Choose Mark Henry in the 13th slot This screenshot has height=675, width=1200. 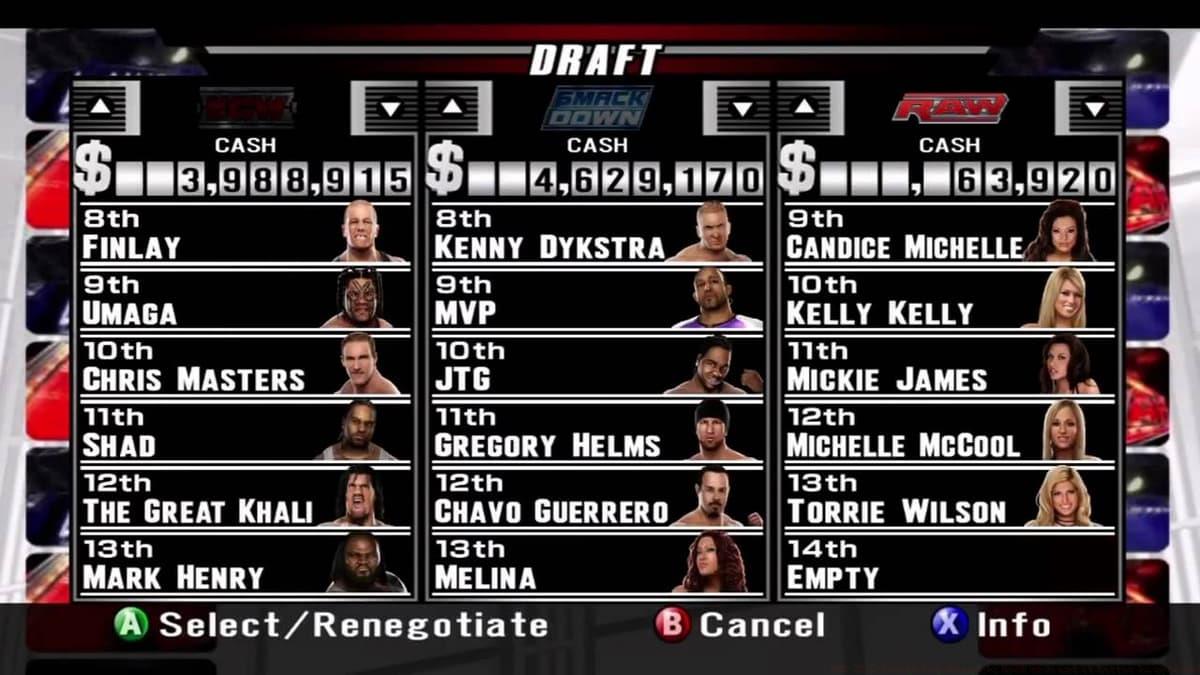click(244, 563)
